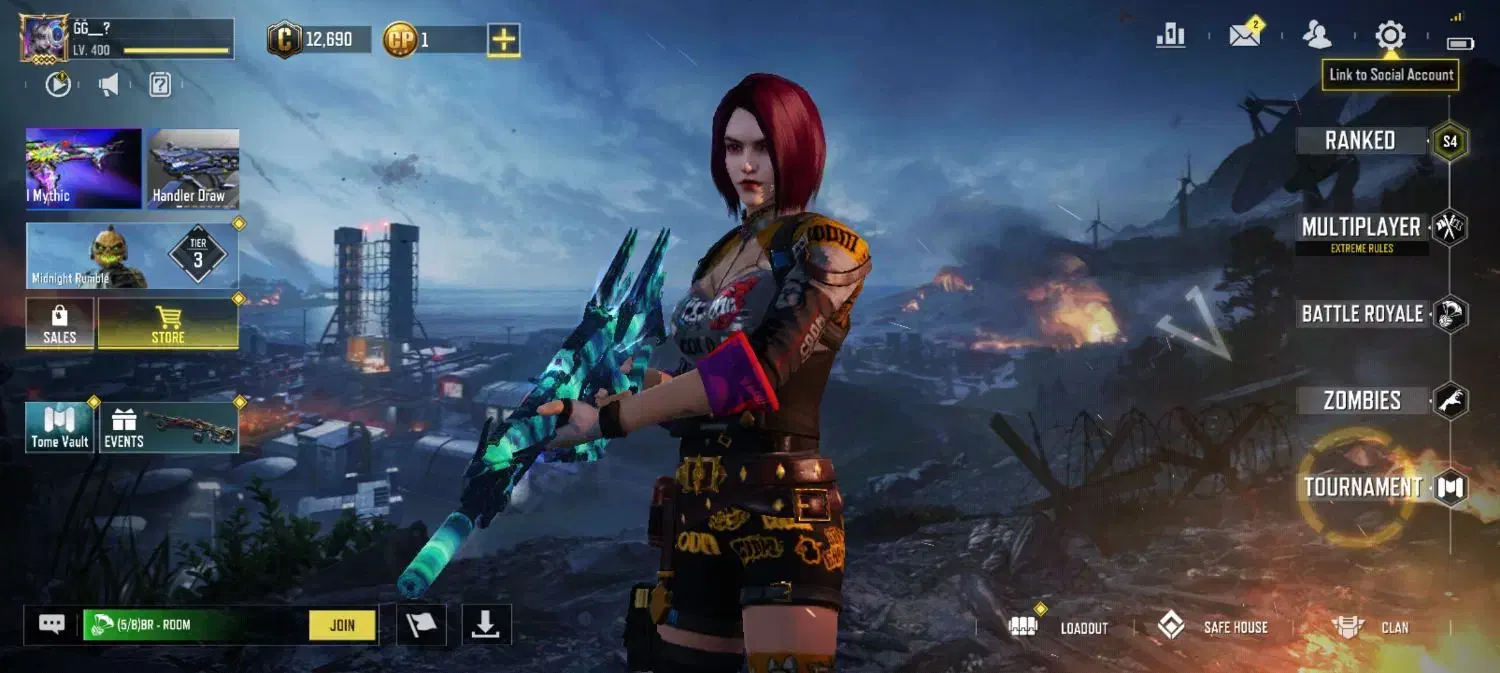This screenshot has width=1500, height=673.
Task: Show the friends list icon
Action: [x=1317, y=36]
